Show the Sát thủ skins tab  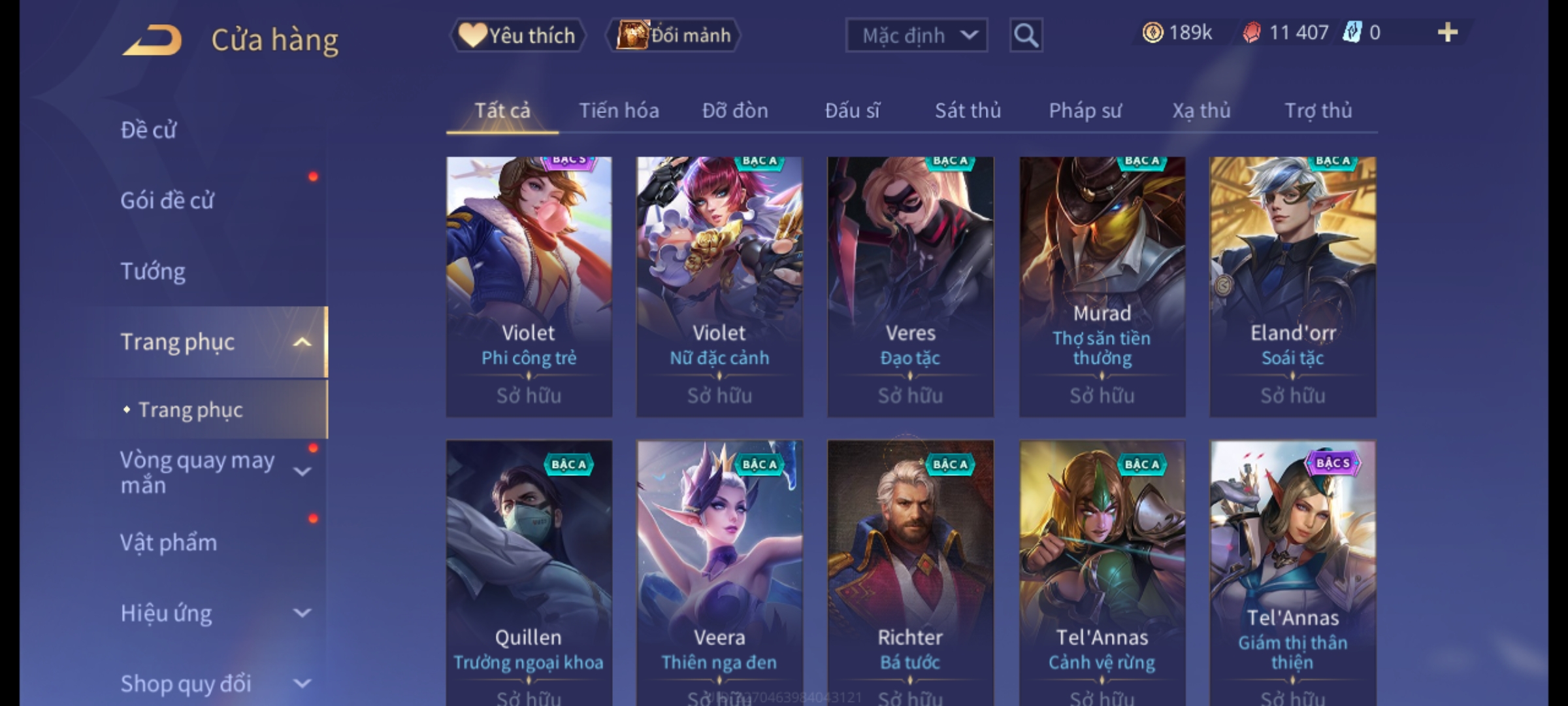tap(968, 111)
